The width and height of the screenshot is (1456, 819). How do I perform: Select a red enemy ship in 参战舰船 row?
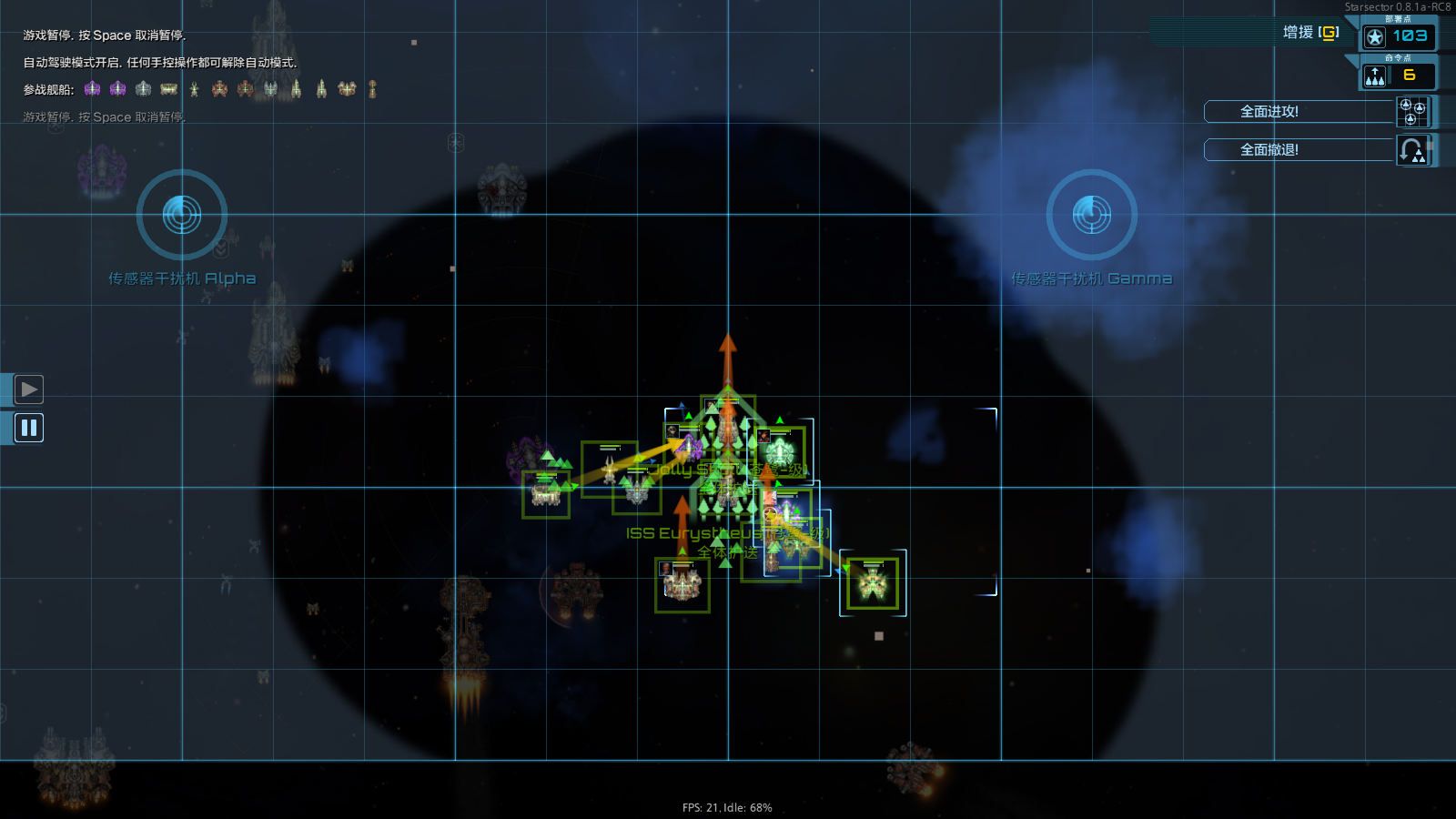click(218, 88)
